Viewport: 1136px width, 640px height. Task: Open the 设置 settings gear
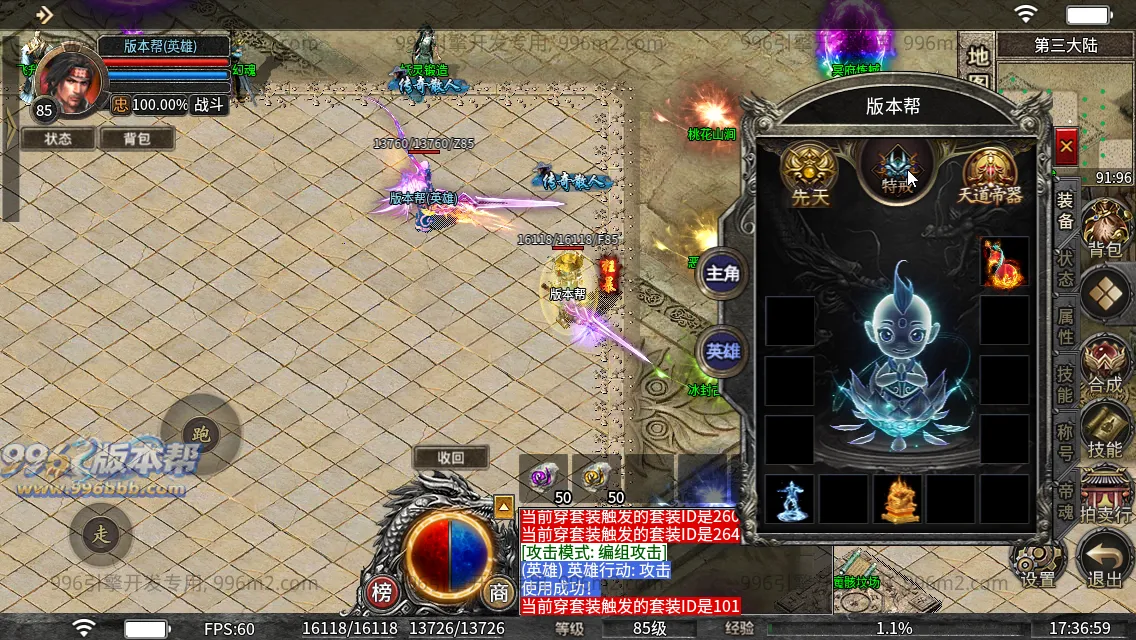(x=1038, y=562)
